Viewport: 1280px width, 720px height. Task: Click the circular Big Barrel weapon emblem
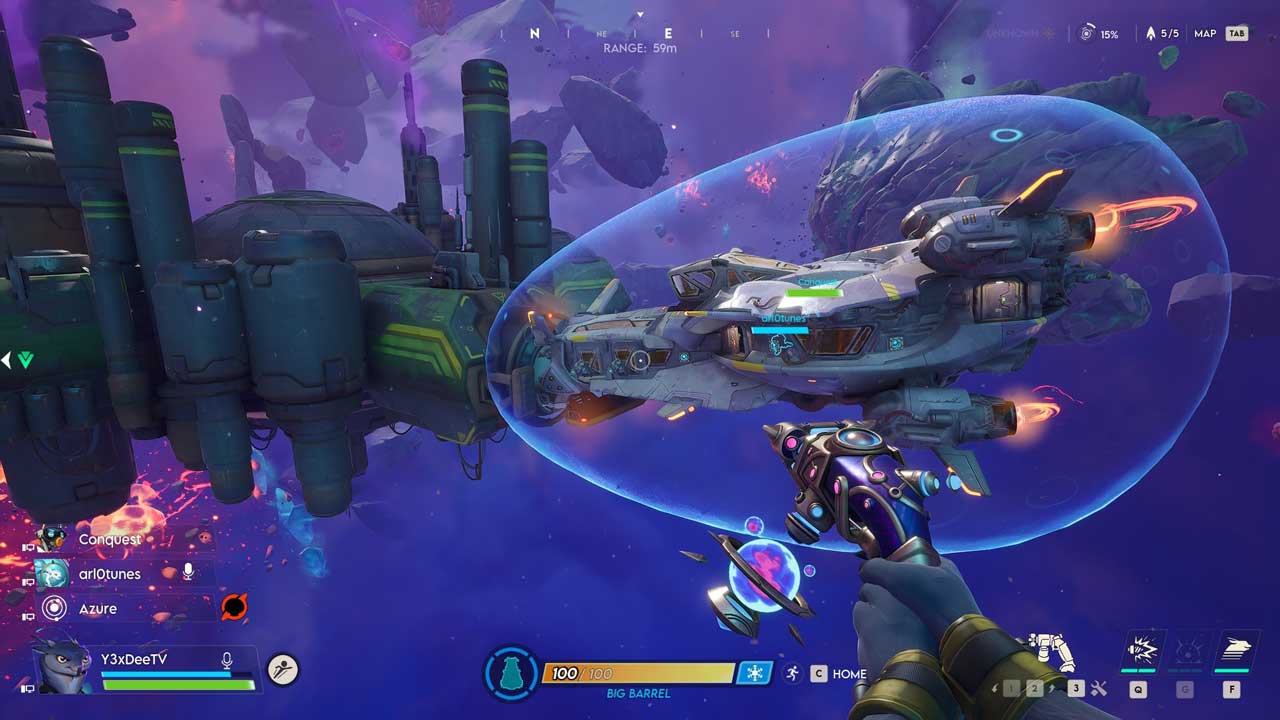(511, 673)
